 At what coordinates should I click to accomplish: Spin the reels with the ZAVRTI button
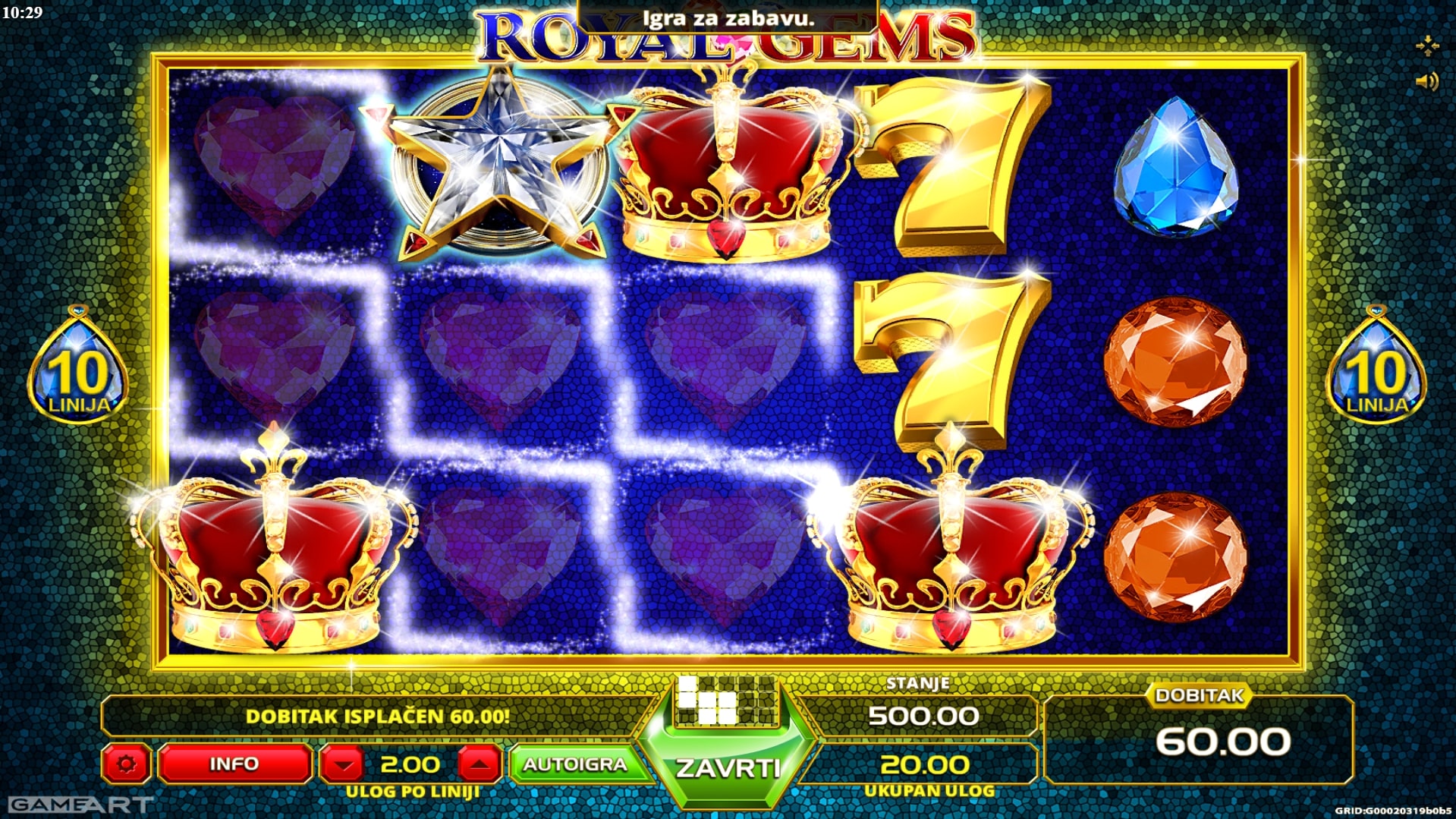point(727,767)
